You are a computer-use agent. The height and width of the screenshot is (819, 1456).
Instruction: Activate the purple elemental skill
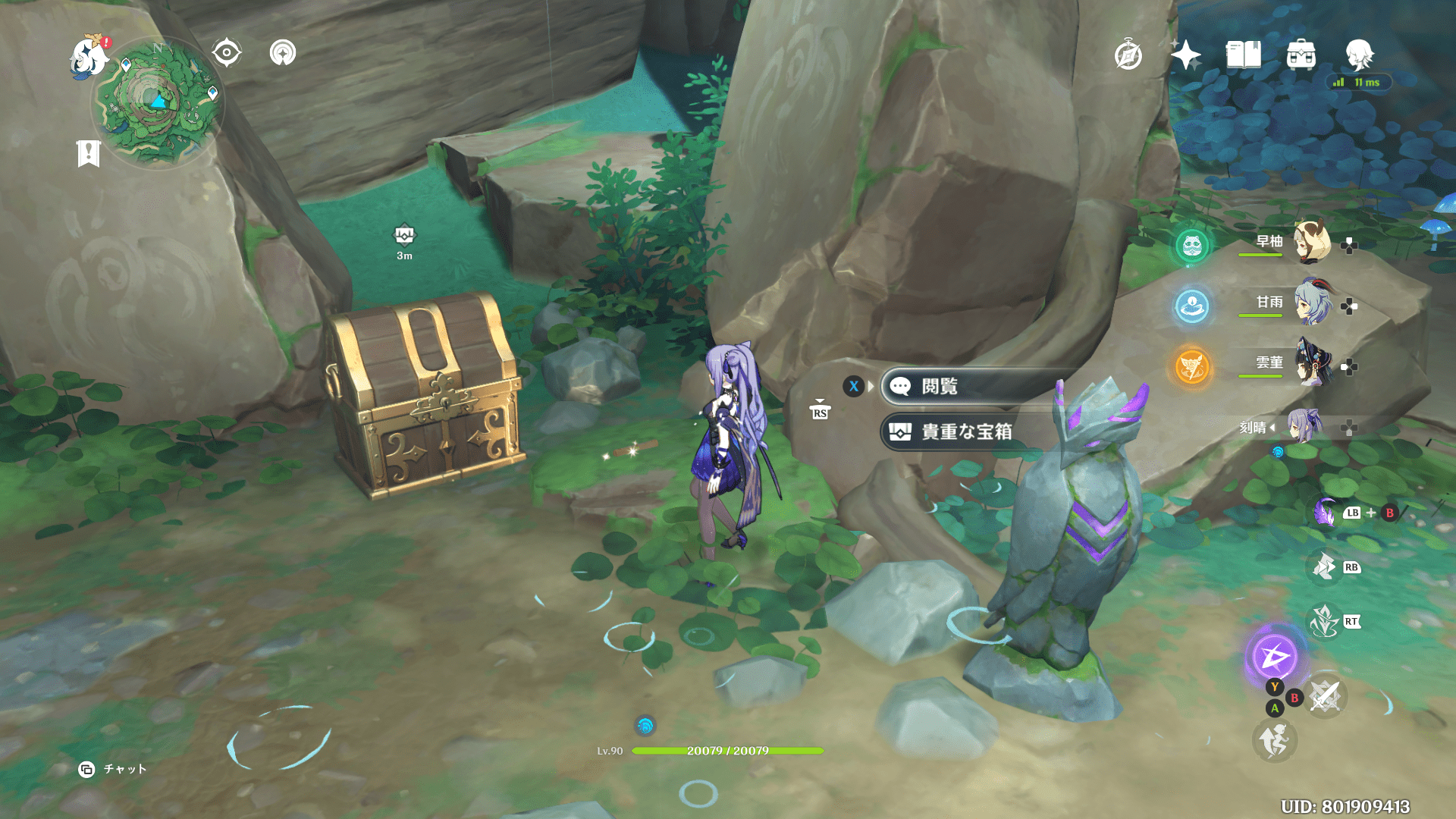(1274, 656)
